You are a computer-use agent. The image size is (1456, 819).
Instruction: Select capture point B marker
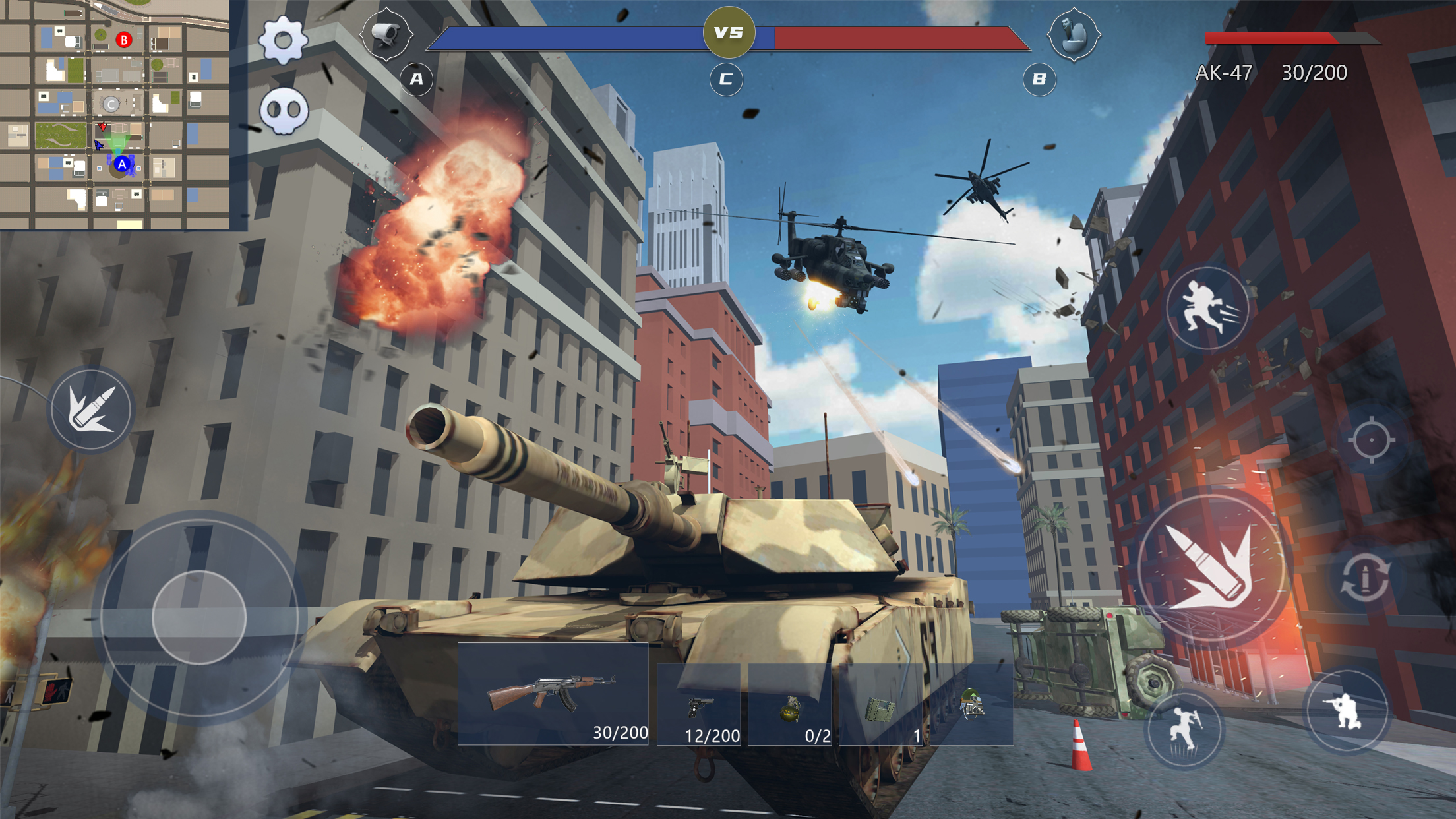[1039, 80]
